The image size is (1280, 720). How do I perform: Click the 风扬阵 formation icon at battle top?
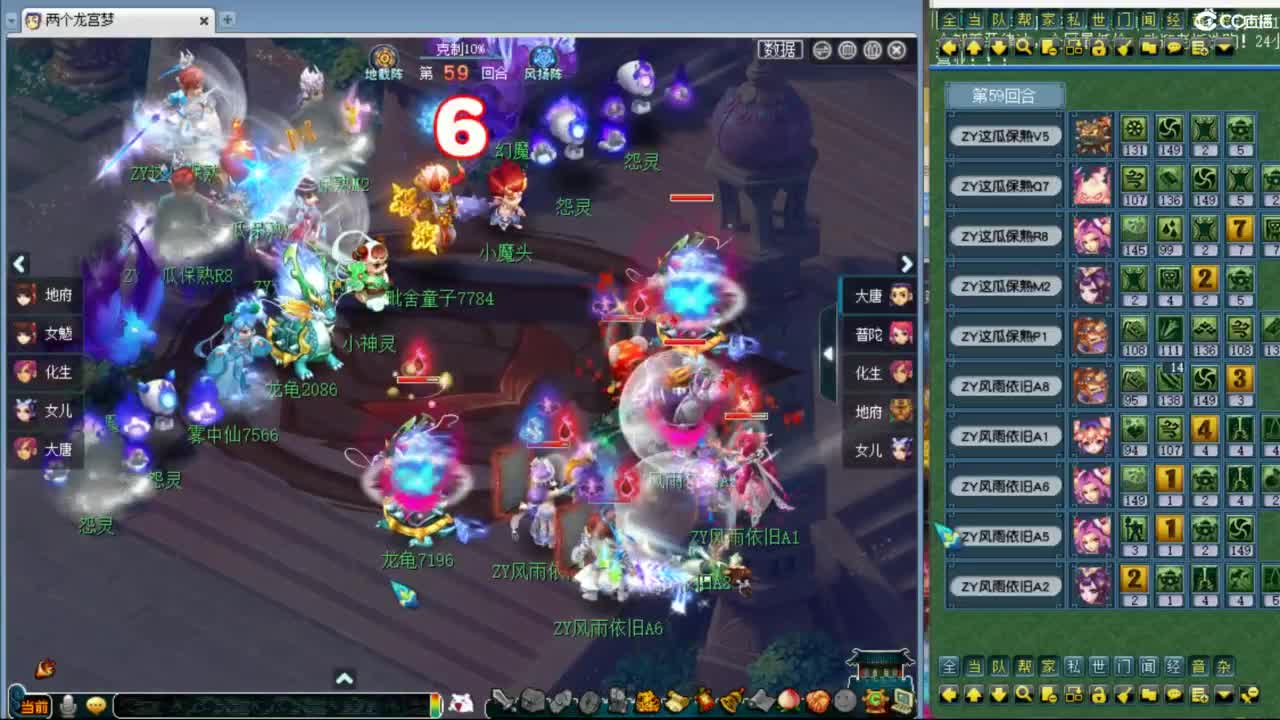pos(543,58)
